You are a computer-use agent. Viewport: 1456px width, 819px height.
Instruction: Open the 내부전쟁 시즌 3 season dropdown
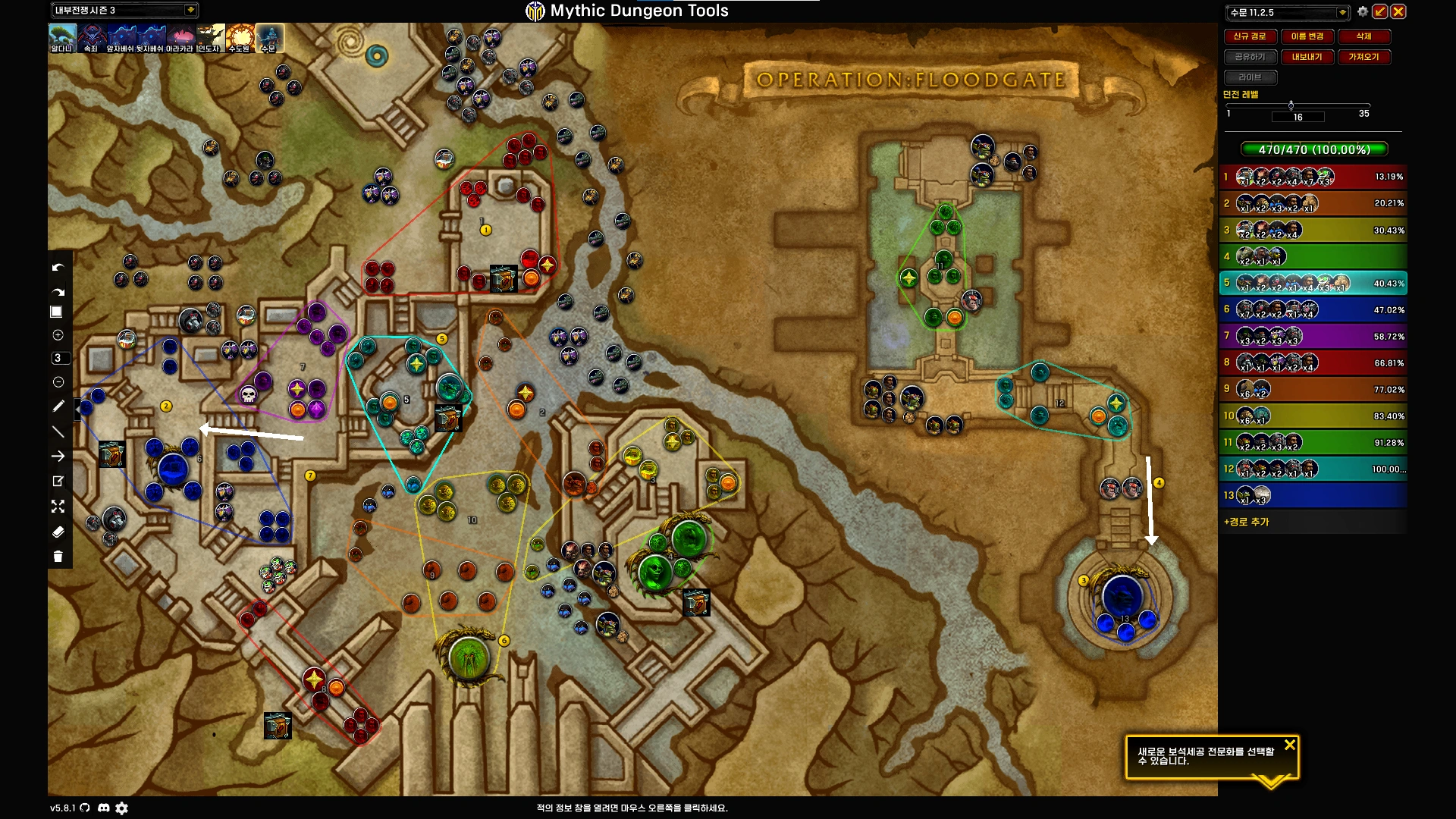coord(190,10)
